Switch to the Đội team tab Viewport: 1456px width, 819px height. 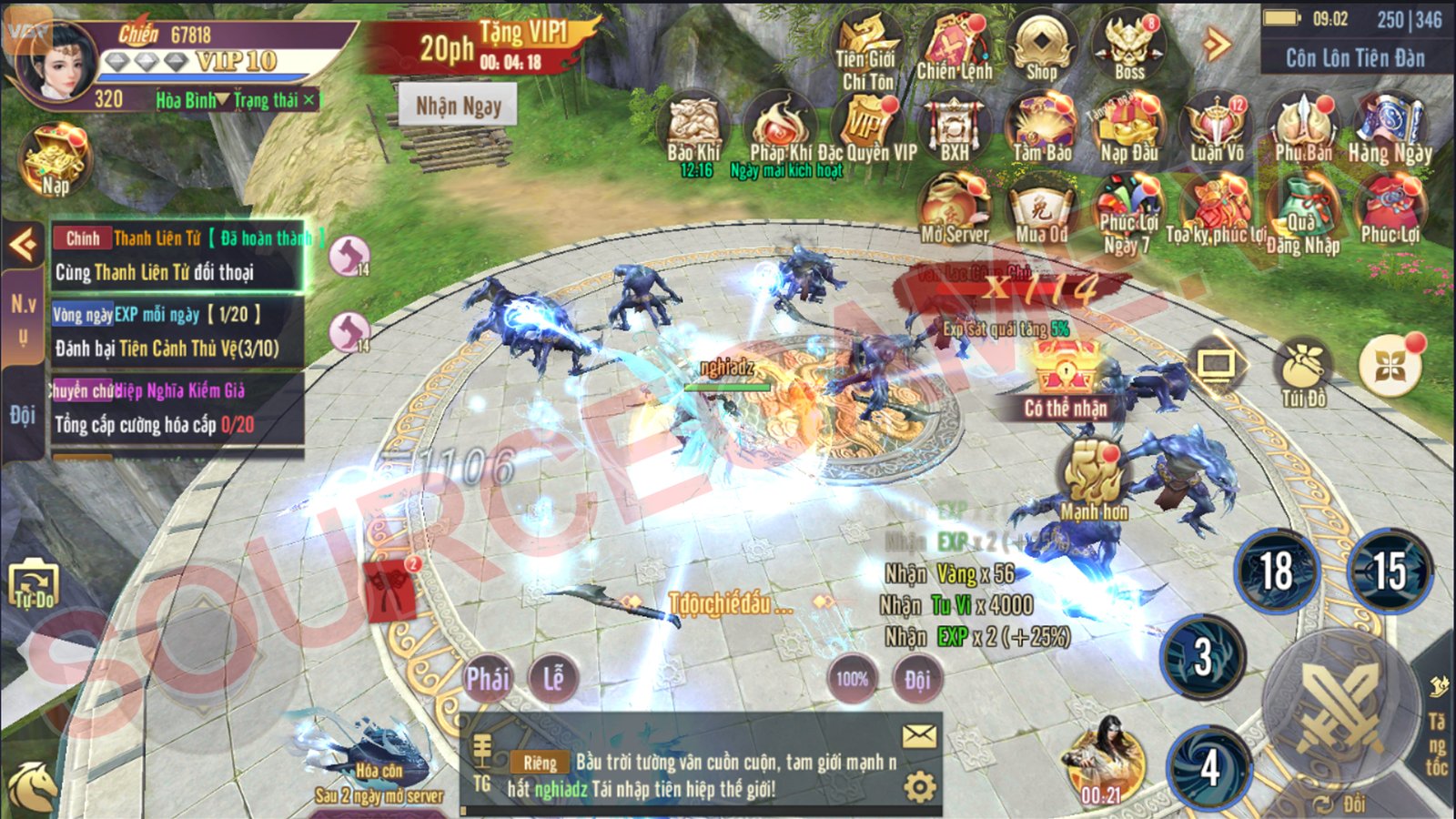point(22,416)
